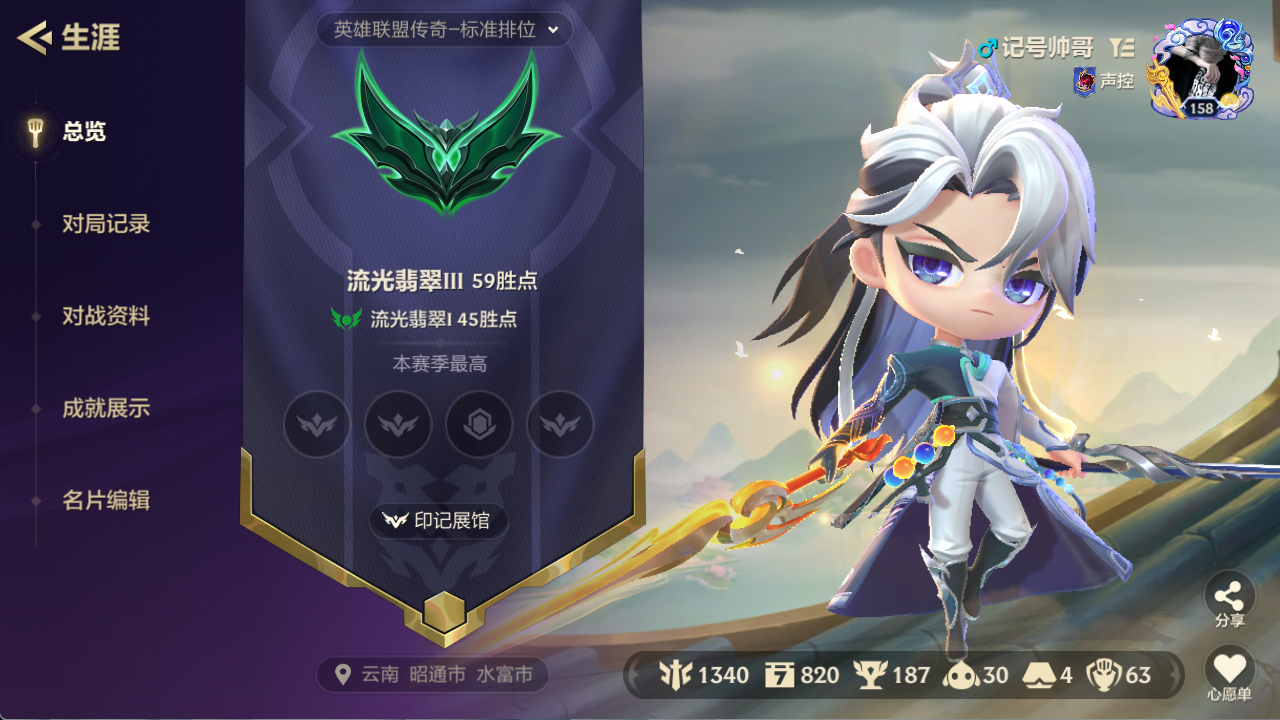The height and width of the screenshot is (720, 1280).
Task: Go back using the 生涯 arrow
Action: [34, 38]
